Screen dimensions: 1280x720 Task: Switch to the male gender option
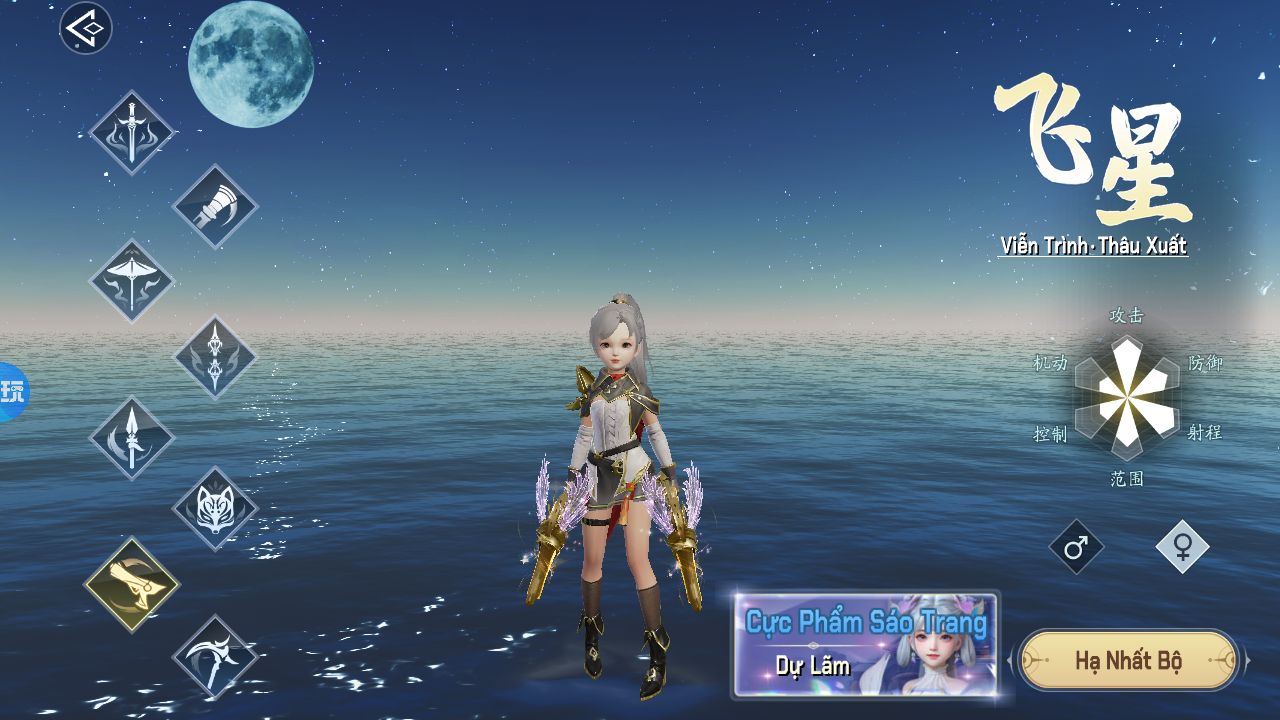coord(1076,547)
